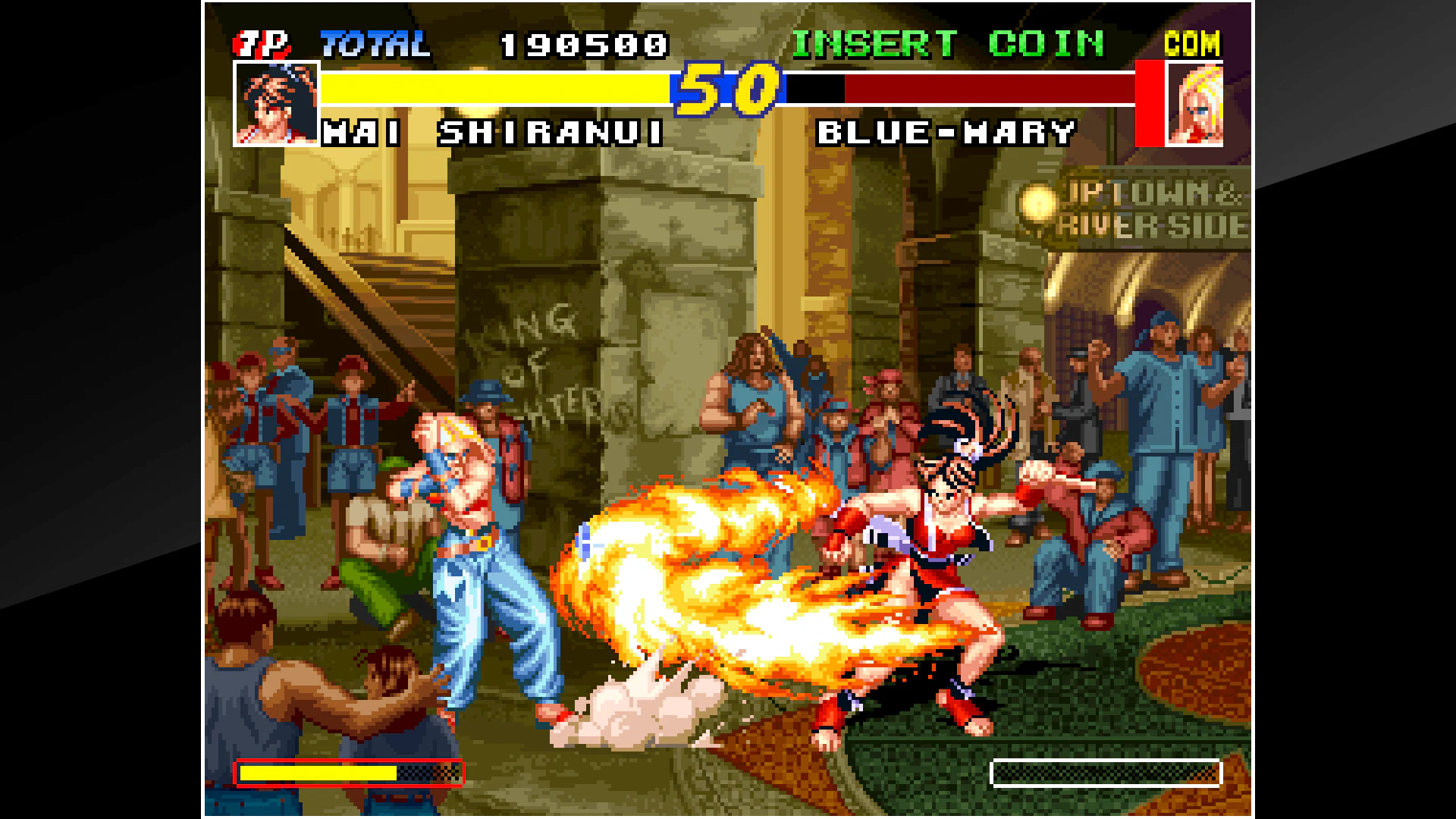
Task: Click the COM indicator icon
Action: (x=1192, y=43)
